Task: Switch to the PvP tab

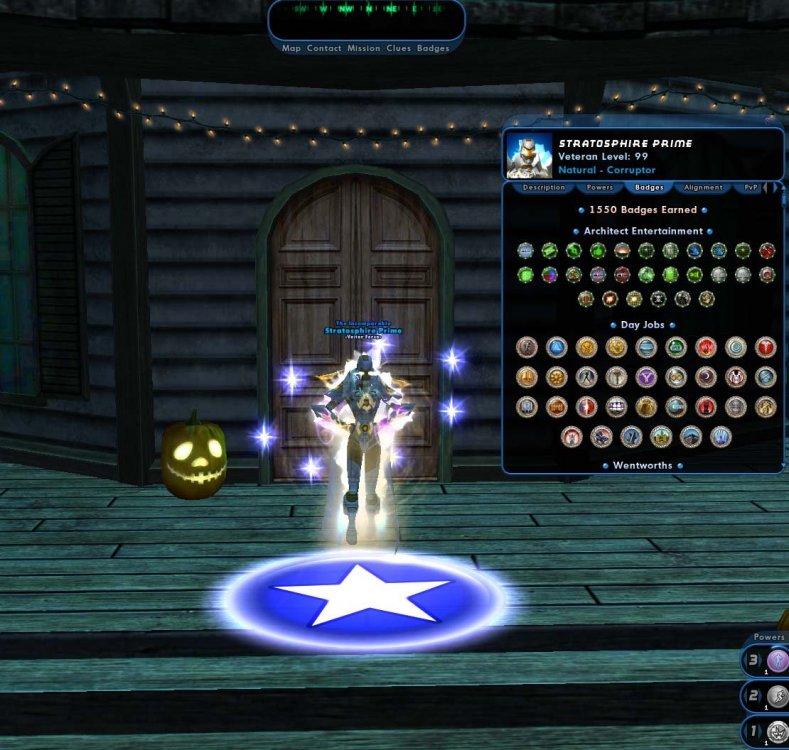Action: [751, 187]
